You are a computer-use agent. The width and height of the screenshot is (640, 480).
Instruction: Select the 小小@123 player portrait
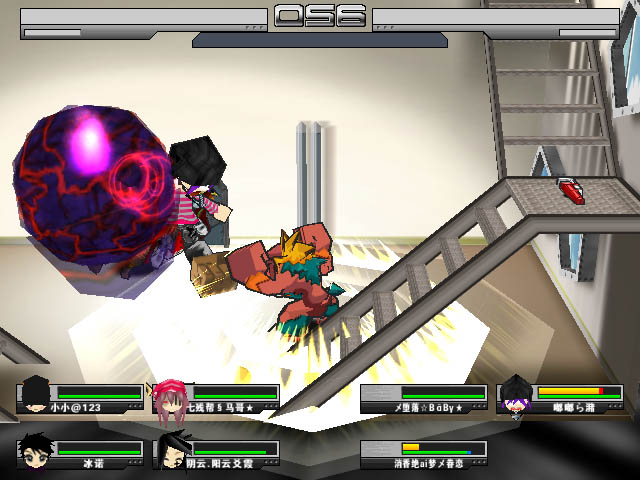36,395
